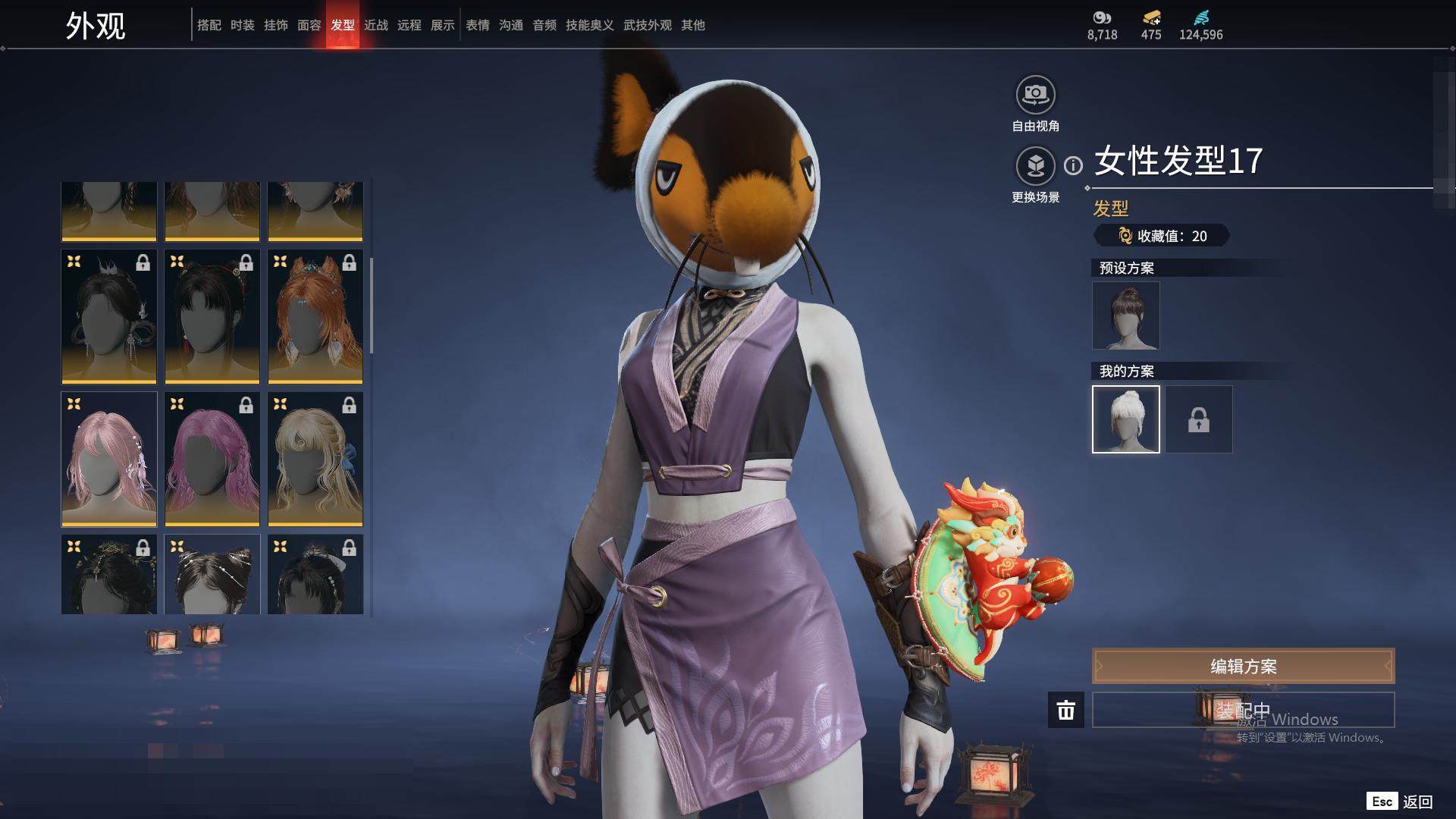Click the 更换场景 change scene icon
The width and height of the screenshot is (1456, 819).
pos(1035,165)
